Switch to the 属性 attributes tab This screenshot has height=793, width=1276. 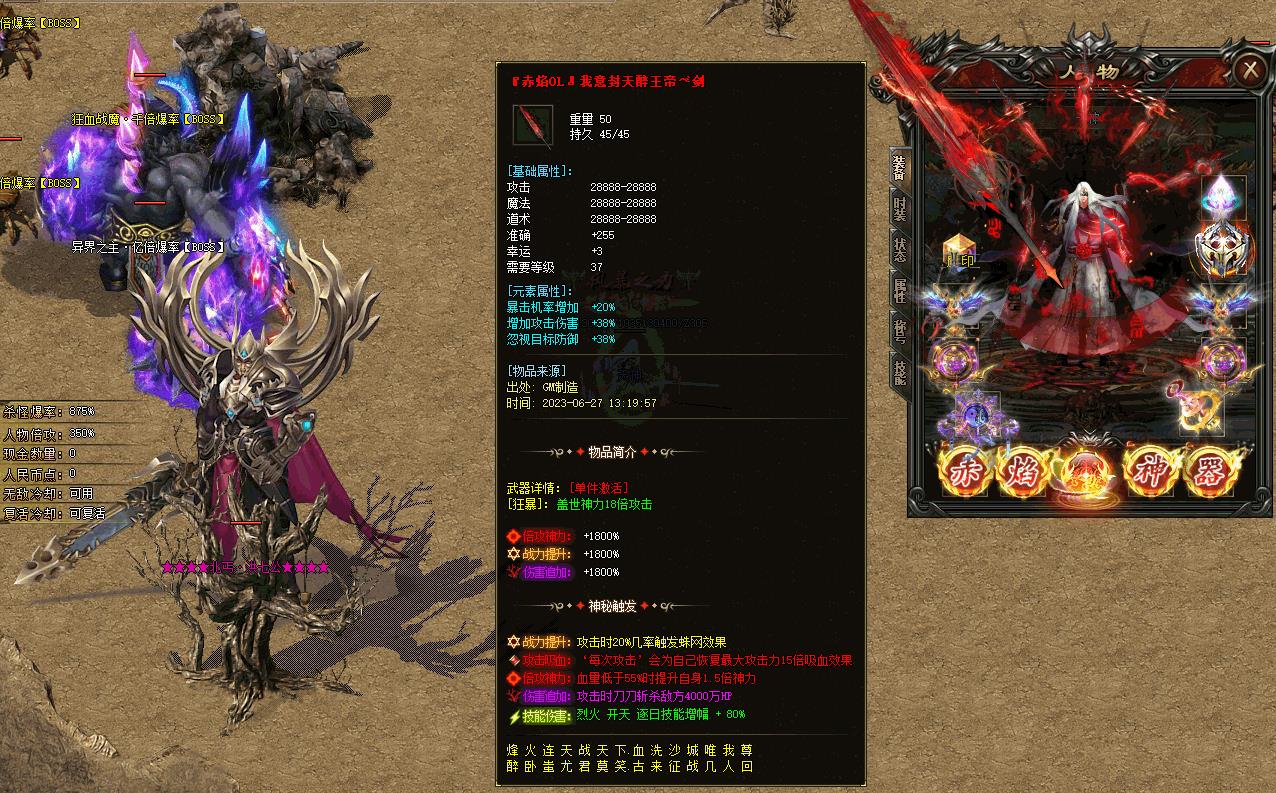pyautogui.click(x=899, y=291)
